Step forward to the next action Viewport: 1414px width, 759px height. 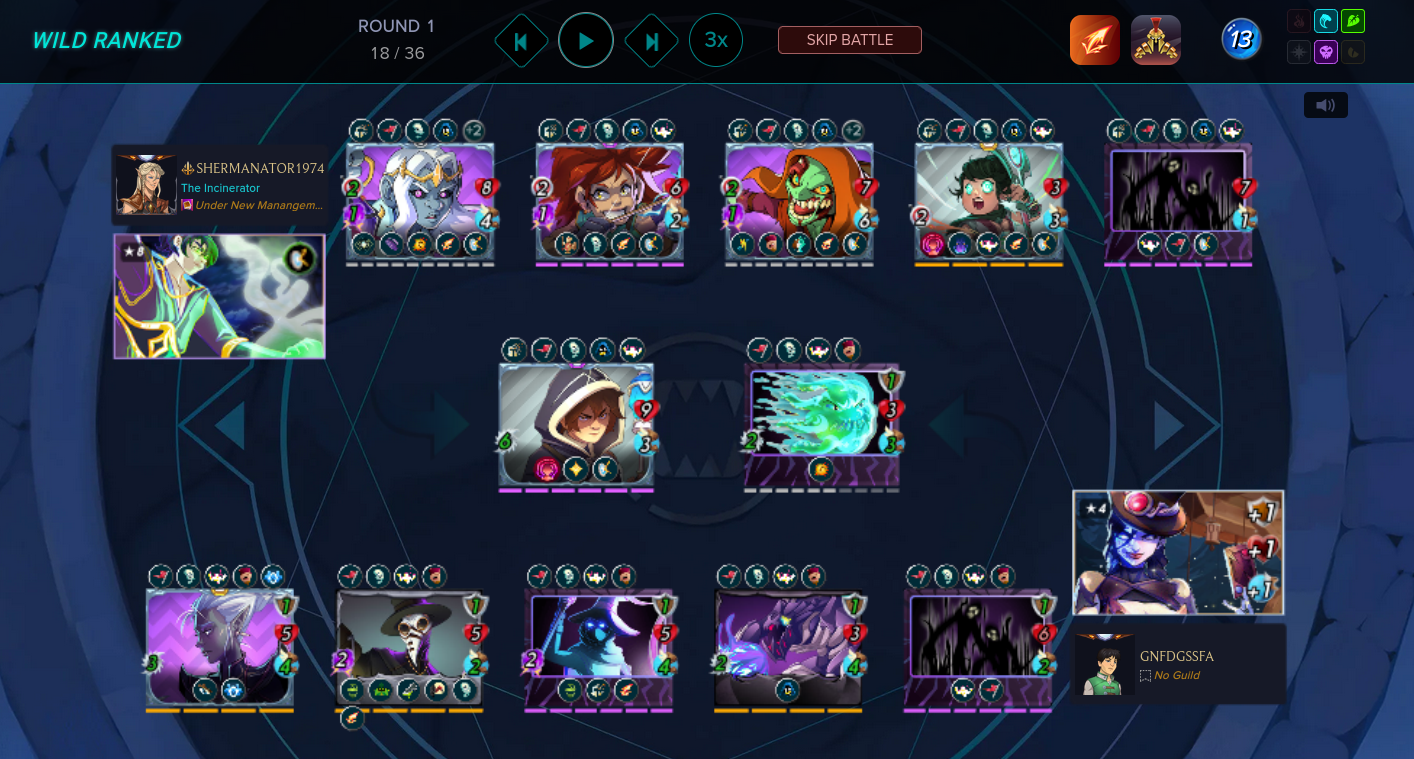tap(652, 41)
